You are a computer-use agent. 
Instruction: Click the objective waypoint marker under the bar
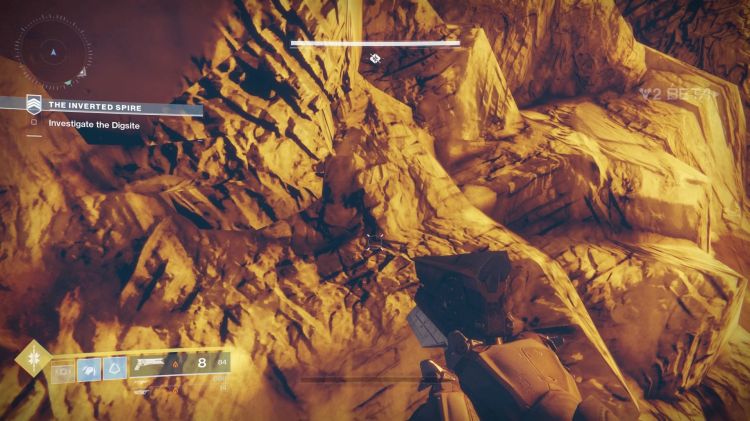point(374,59)
